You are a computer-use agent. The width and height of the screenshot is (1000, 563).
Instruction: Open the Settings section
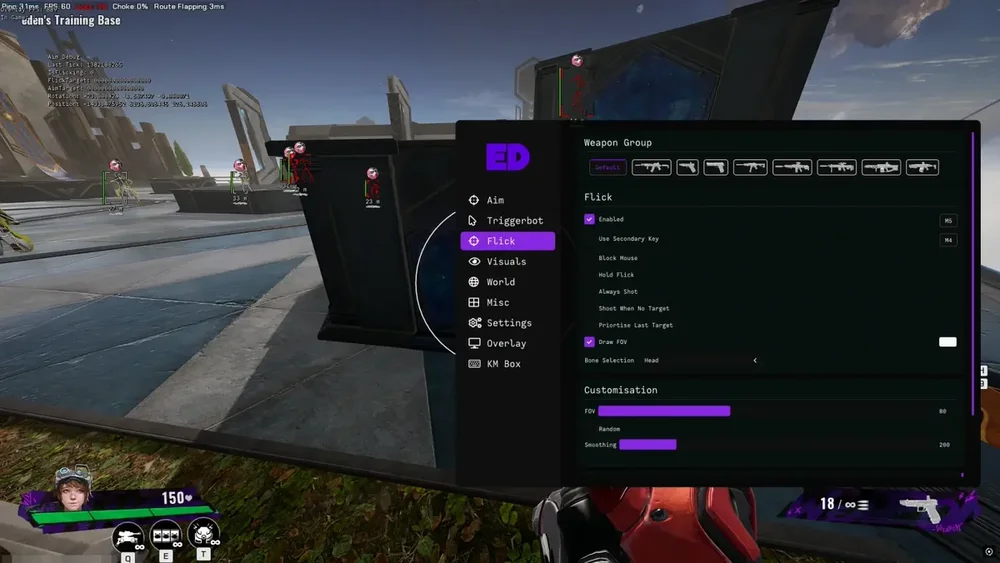coord(508,323)
